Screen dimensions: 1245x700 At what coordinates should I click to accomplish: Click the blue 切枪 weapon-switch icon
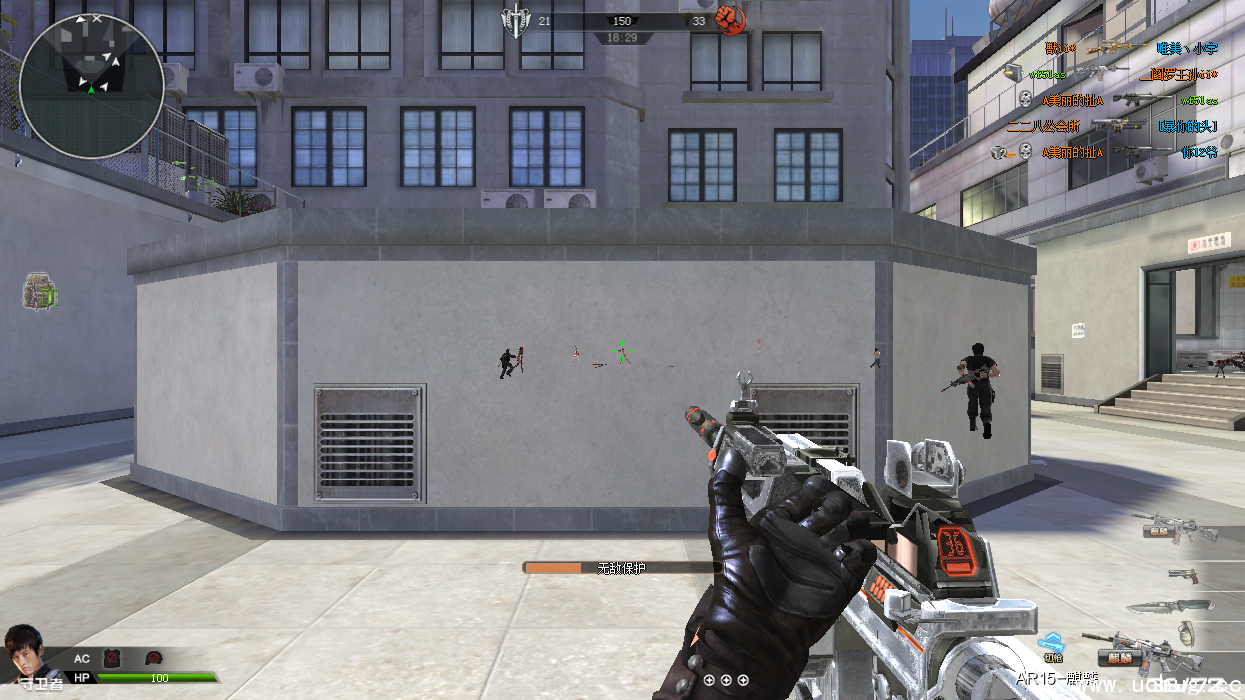point(1051,645)
